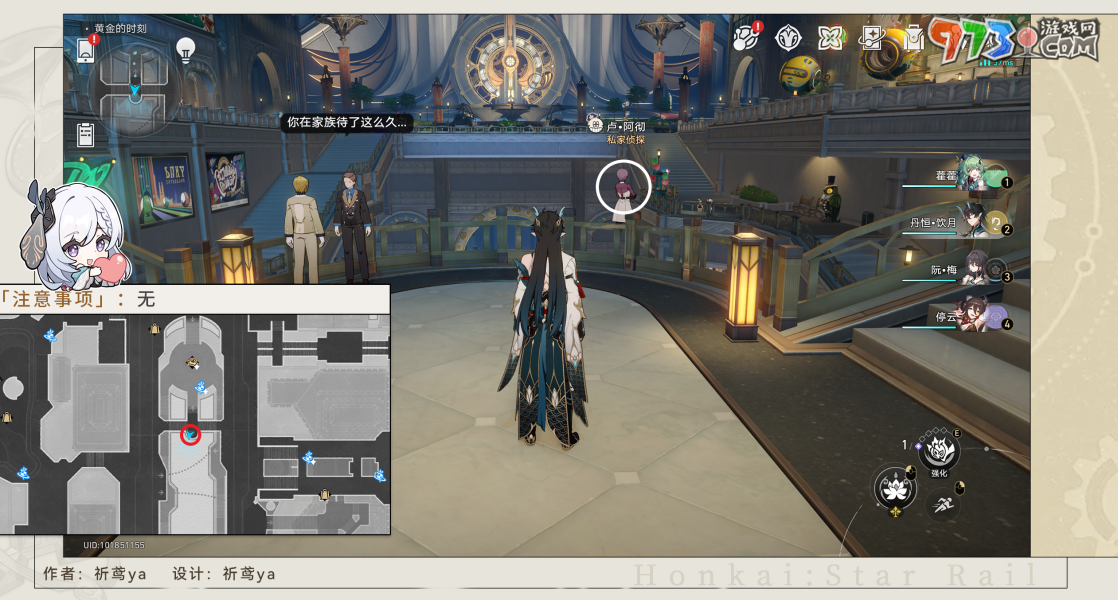
Task: Tap the light bulb hint icon
Action: (x=185, y=47)
